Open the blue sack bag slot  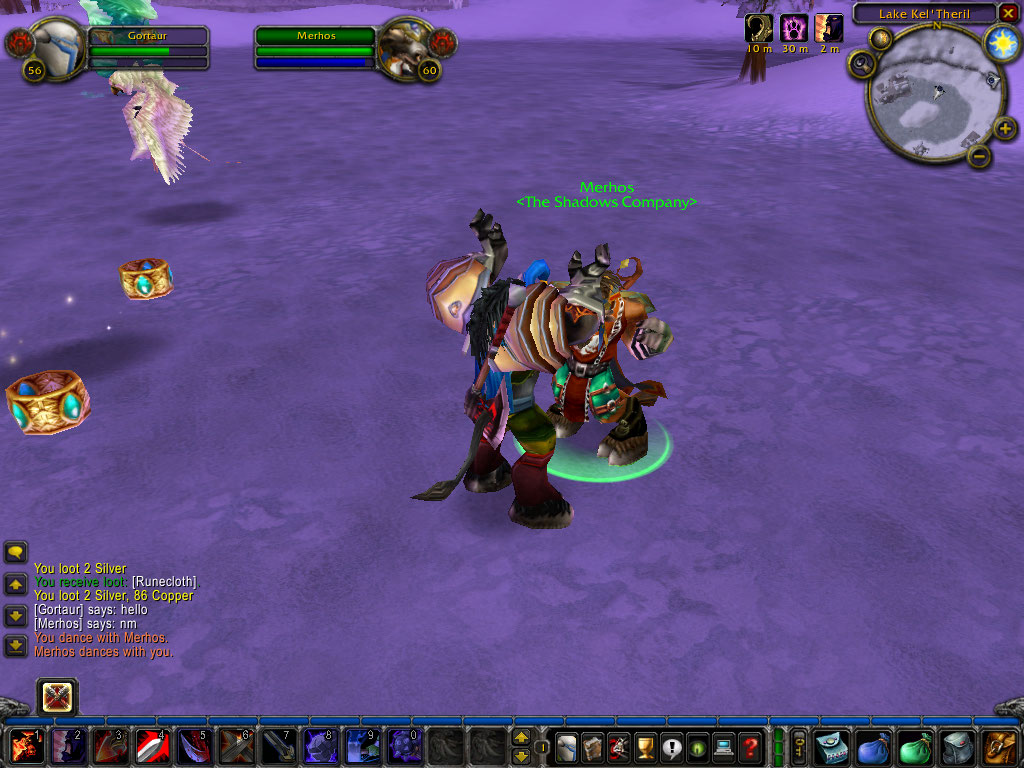[x=873, y=747]
